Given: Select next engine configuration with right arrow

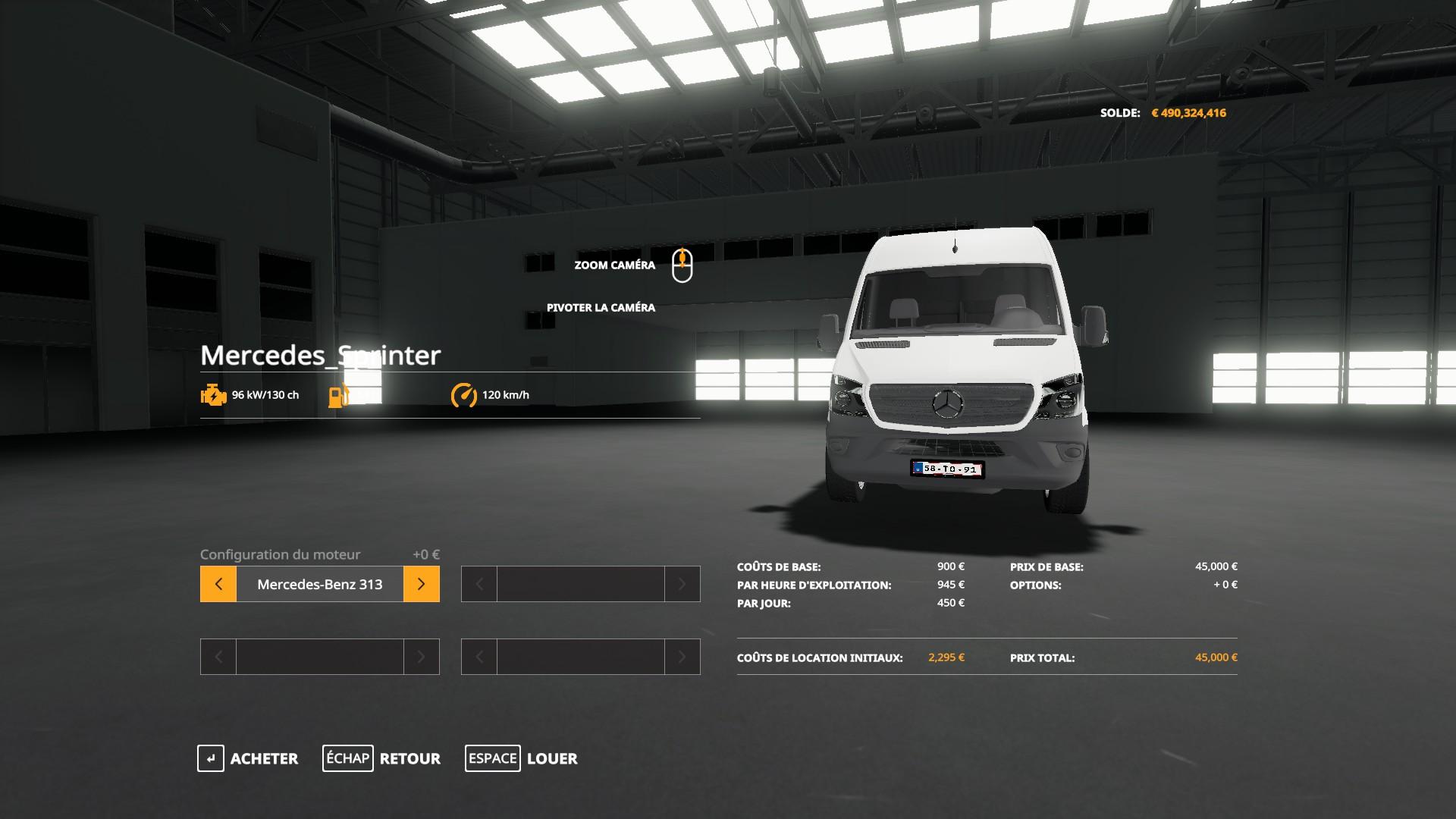Looking at the screenshot, I should (x=422, y=584).
